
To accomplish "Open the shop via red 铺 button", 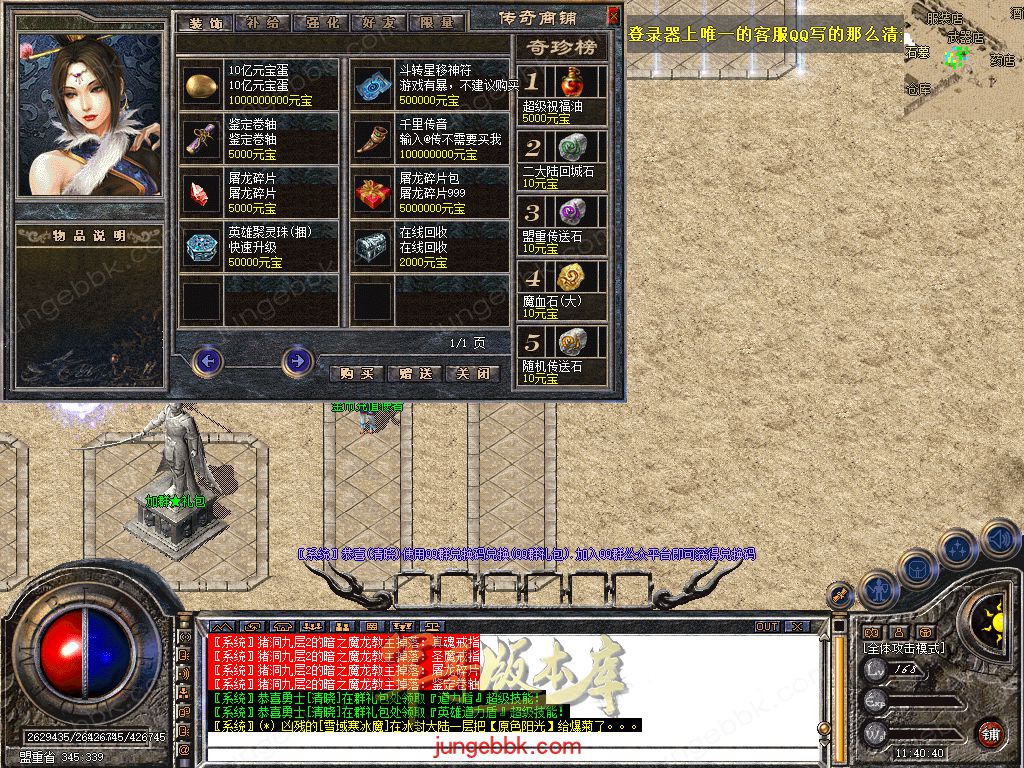I will tap(990, 733).
